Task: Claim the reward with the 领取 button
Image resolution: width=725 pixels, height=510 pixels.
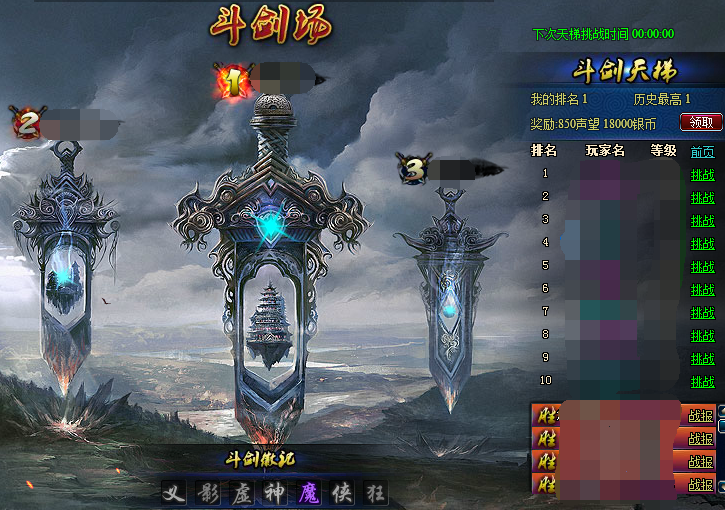Action: tap(701, 122)
